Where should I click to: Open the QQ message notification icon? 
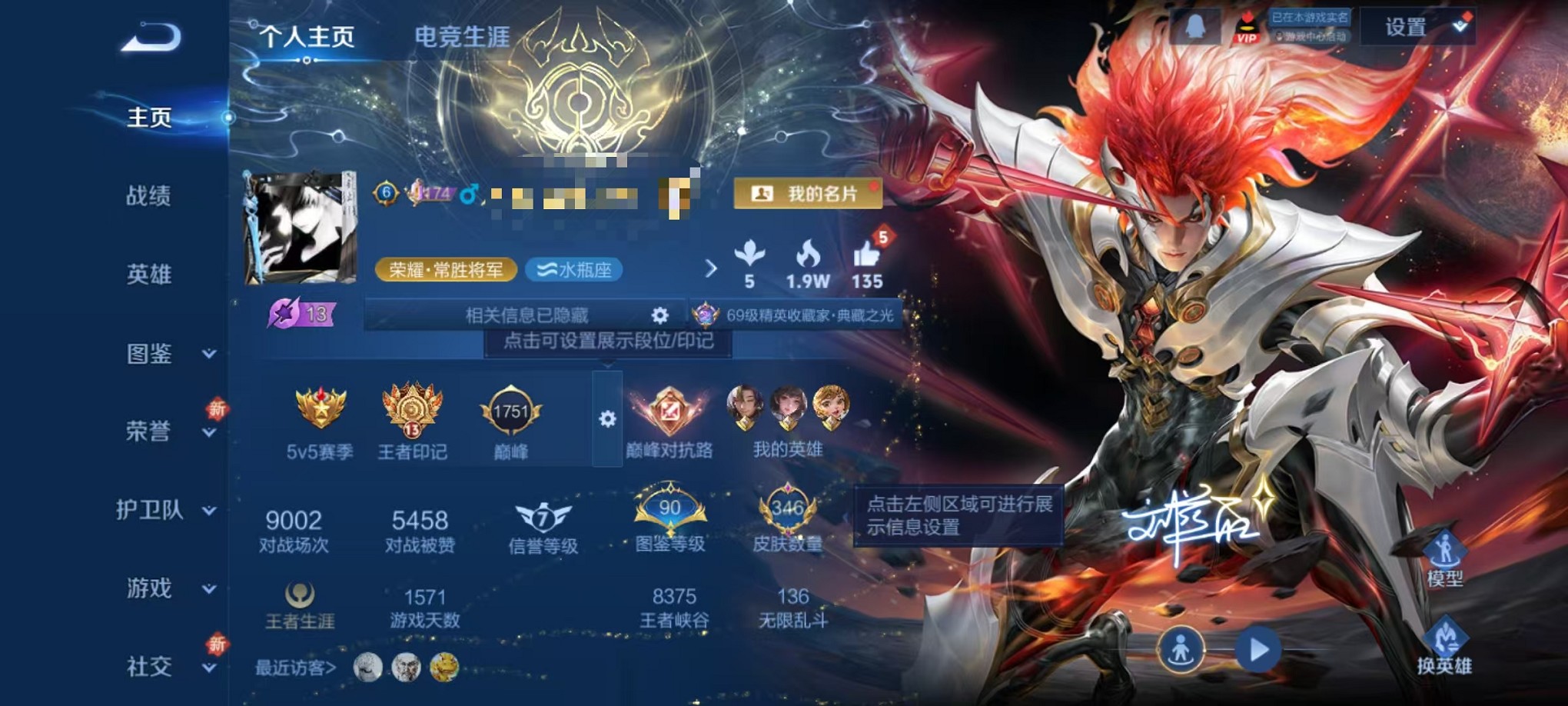[1196, 28]
